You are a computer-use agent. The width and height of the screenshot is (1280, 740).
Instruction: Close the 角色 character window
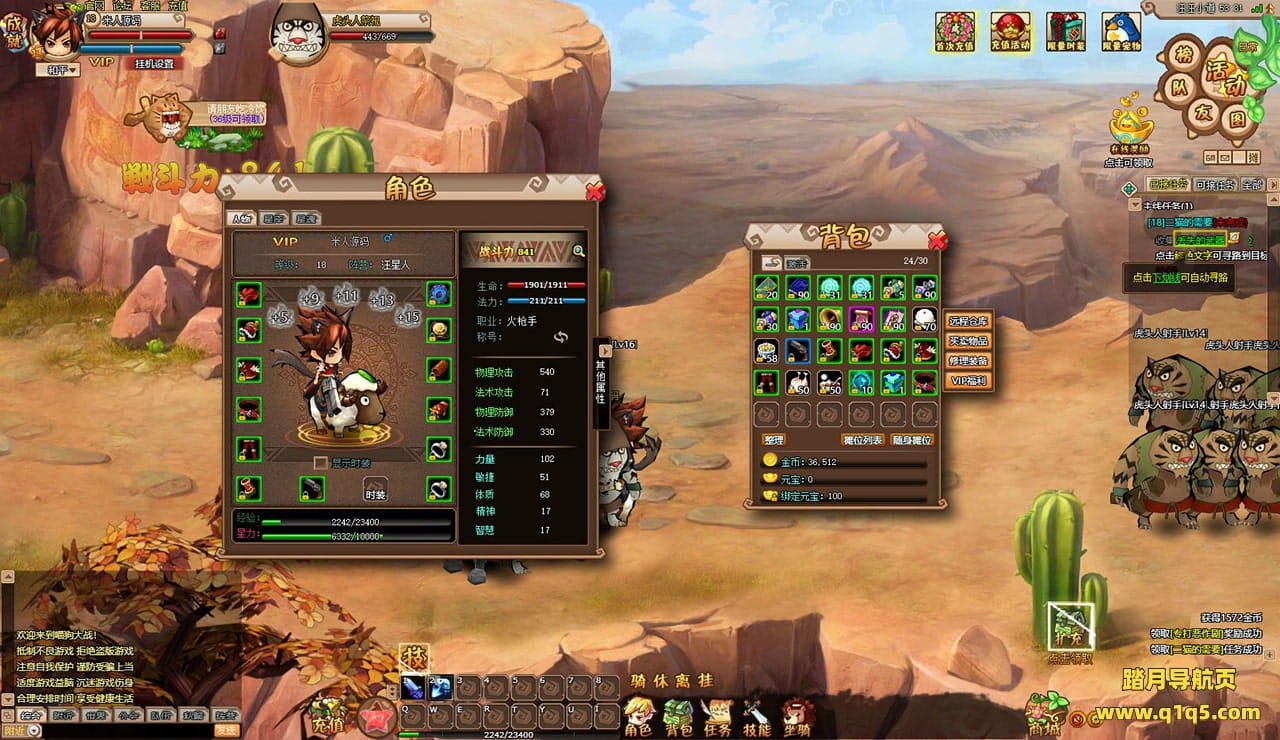click(x=595, y=191)
